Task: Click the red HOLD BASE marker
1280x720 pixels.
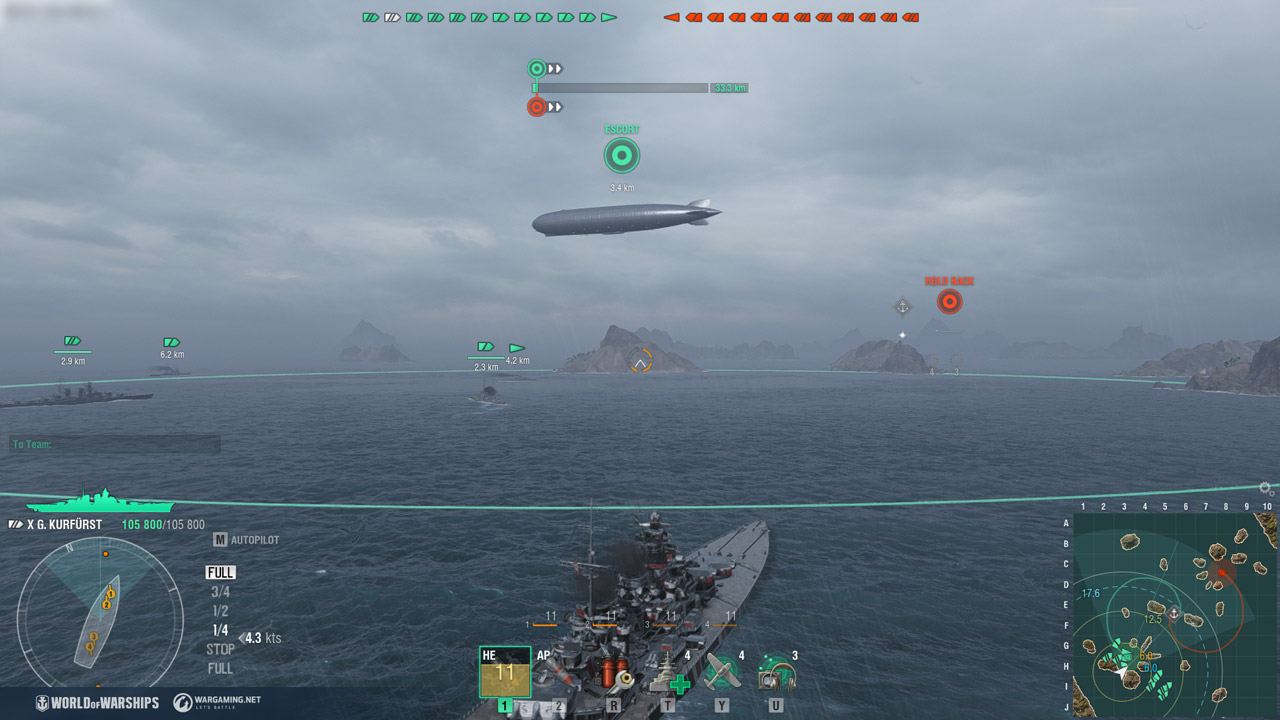Action: [948, 300]
